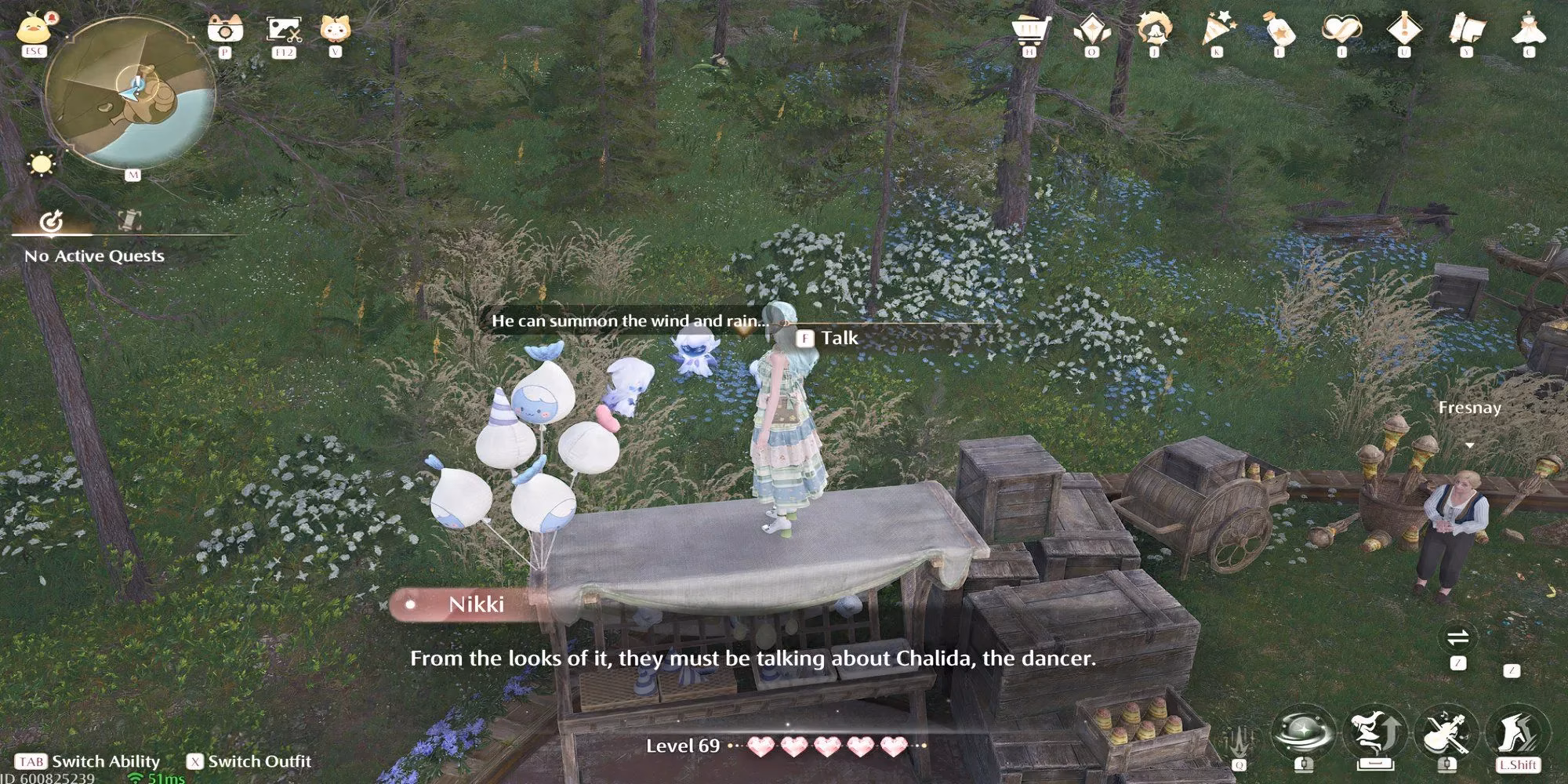
Task: Open the bell wreath icon menu
Action: [x=1154, y=31]
